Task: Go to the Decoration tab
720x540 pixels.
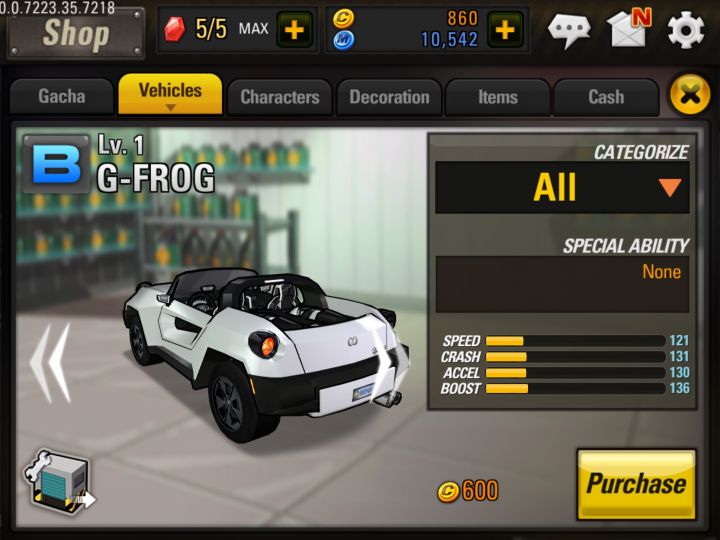Action: [x=389, y=97]
